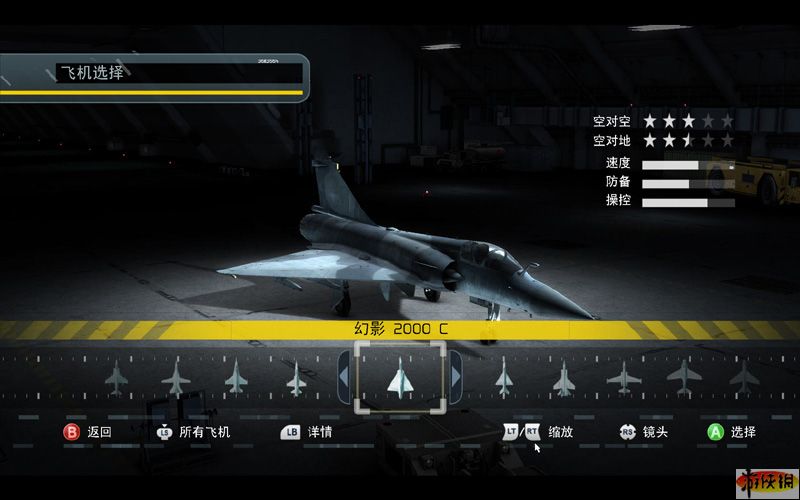Viewport: 800px width, 500px height.
Task: Pick the leftmost aircraft silhouette in the carousel
Action: [116, 377]
